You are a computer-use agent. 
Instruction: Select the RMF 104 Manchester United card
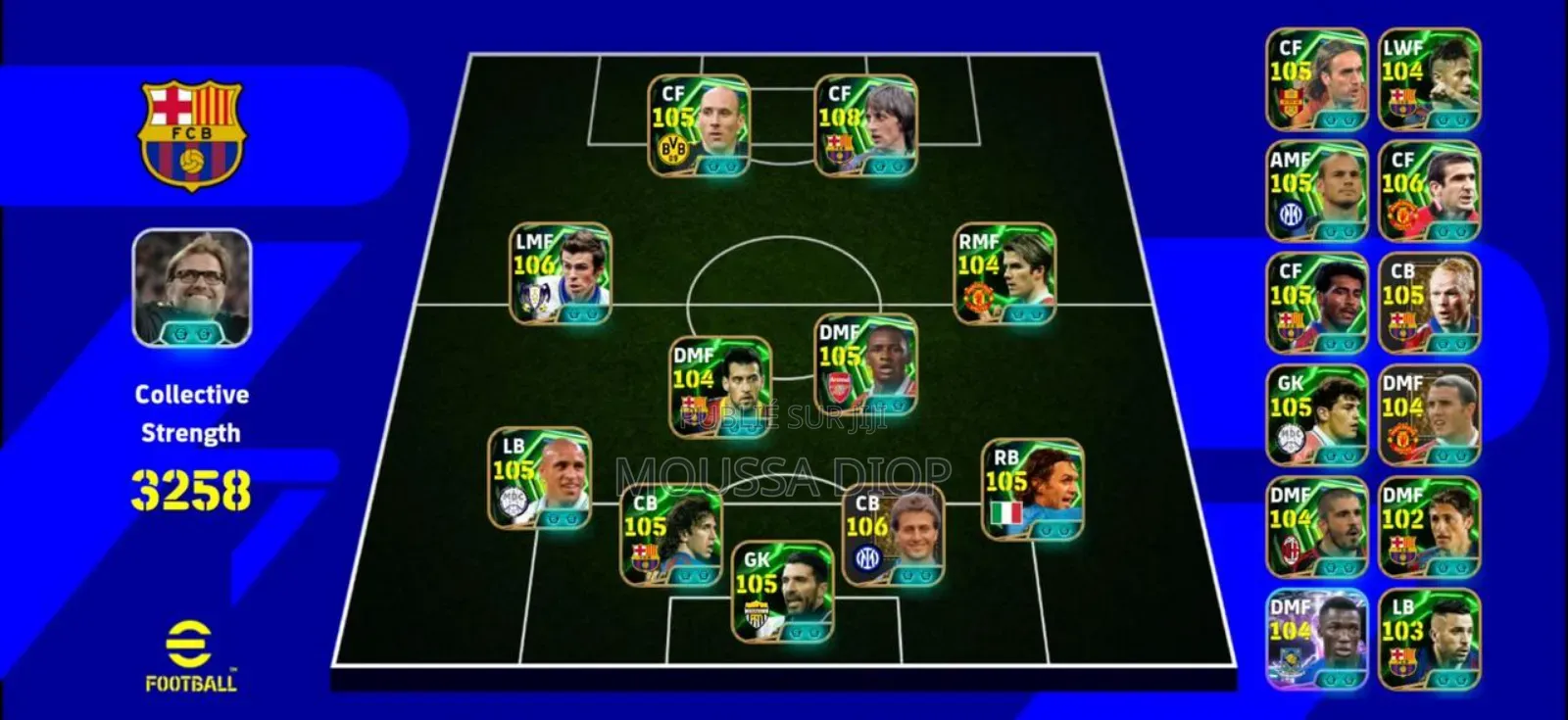pyautogui.click(x=1005, y=273)
